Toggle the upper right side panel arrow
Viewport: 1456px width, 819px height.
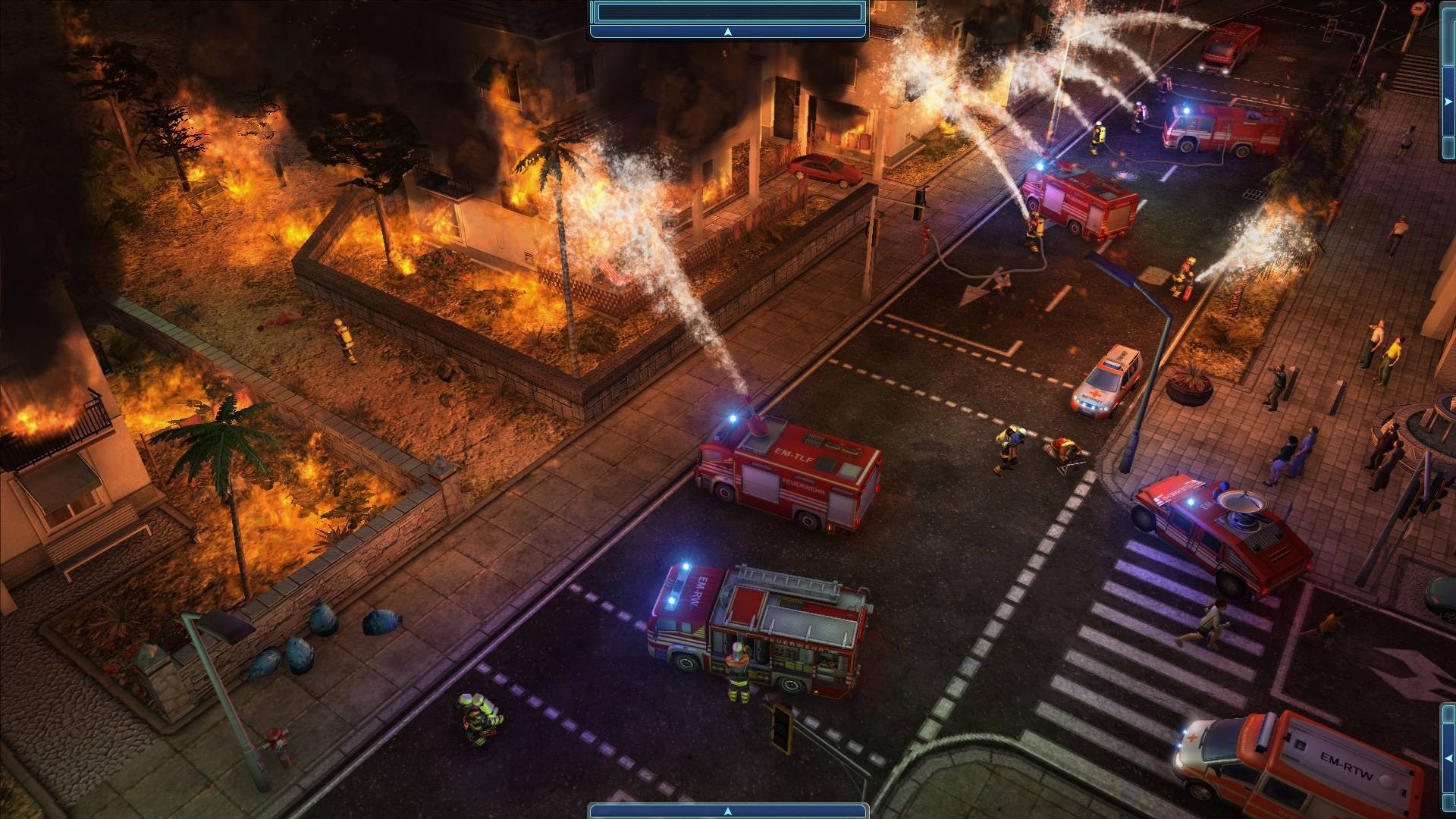point(1450,99)
